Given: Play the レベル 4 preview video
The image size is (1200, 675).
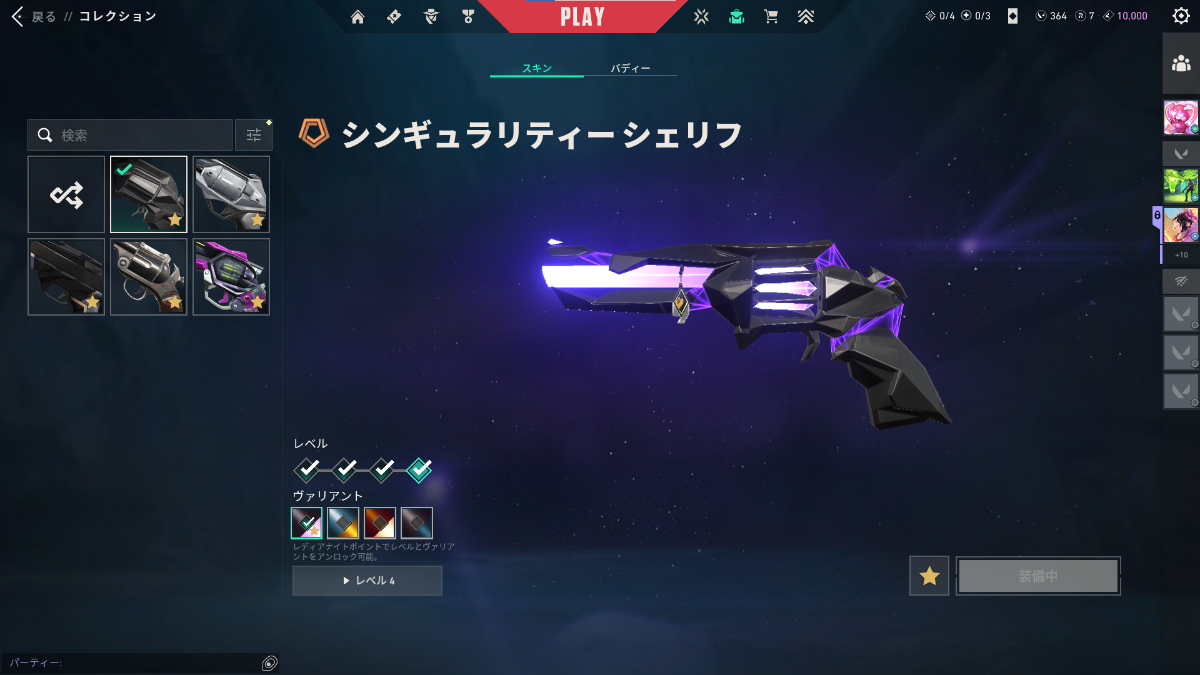Looking at the screenshot, I should (367, 580).
